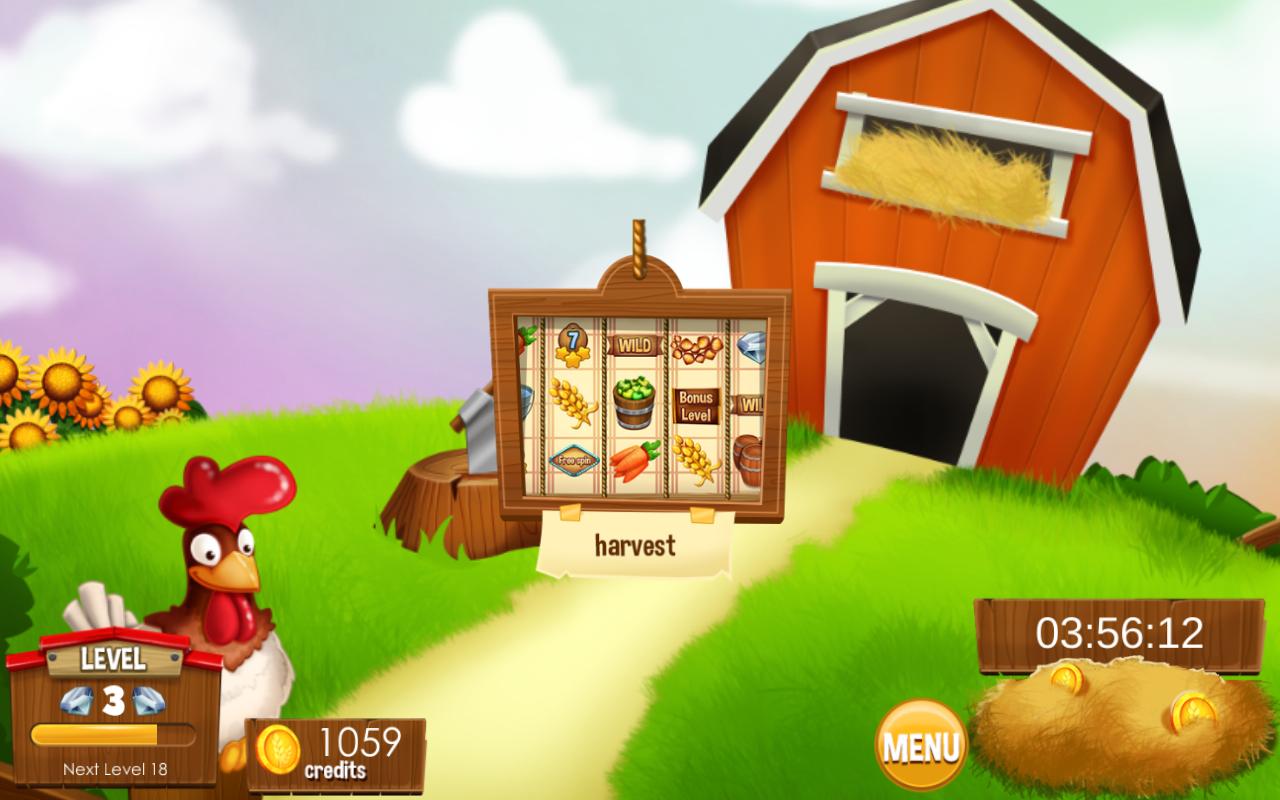The height and width of the screenshot is (800, 1280).
Task: Expand the Level 3 panel
Action: pyautogui.click(x=110, y=660)
